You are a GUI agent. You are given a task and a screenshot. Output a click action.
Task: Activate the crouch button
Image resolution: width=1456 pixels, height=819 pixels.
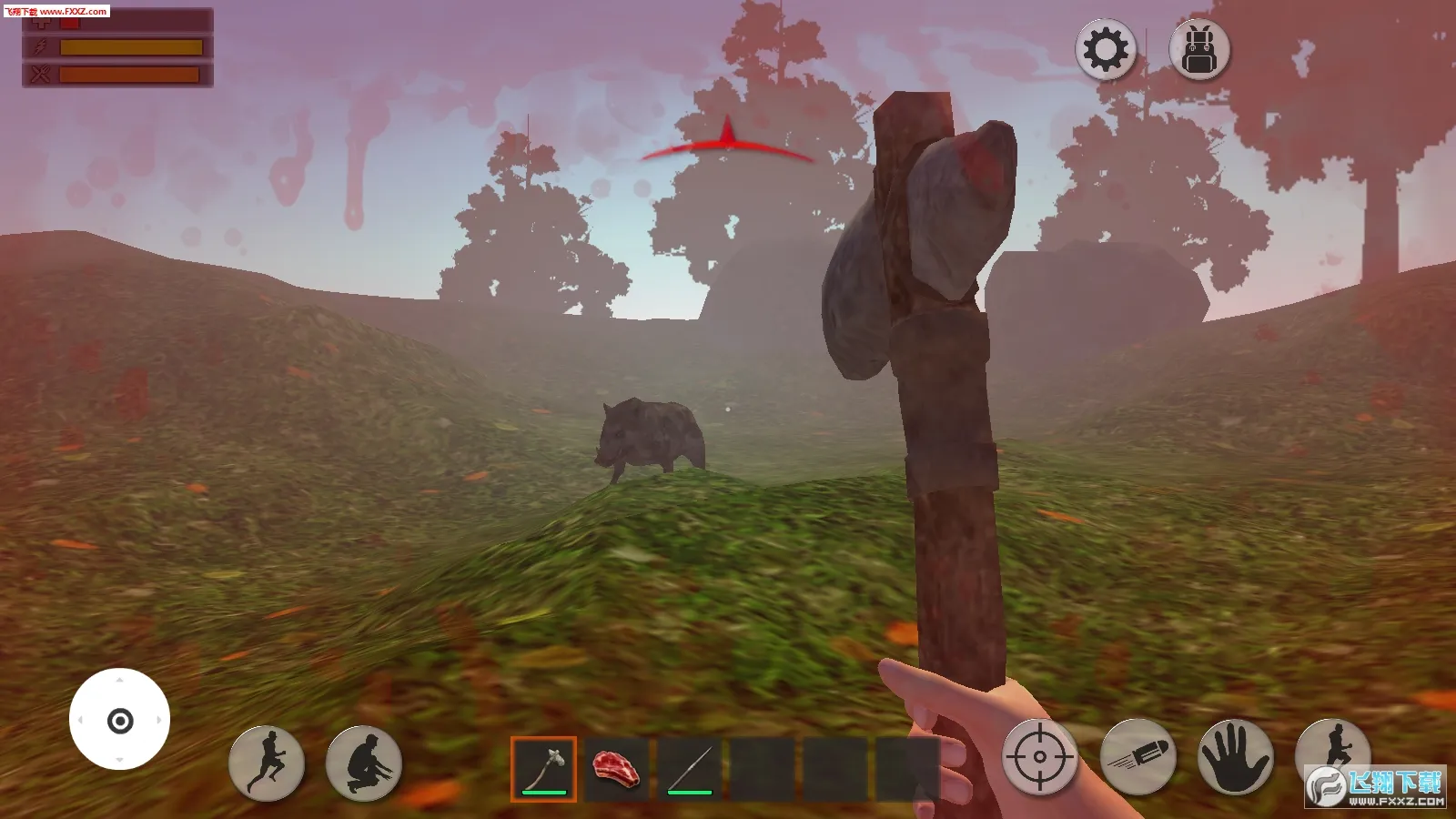point(364,763)
